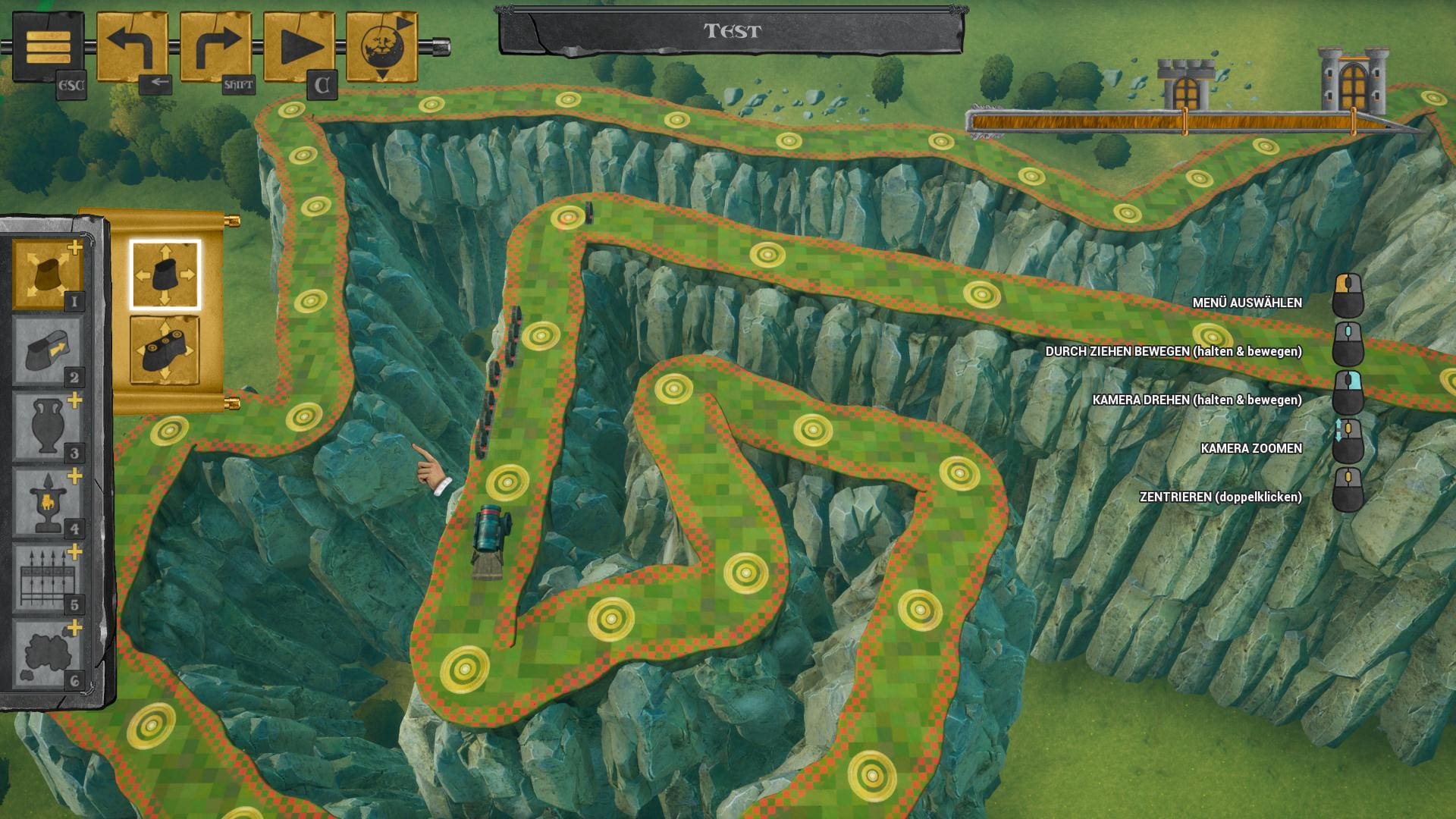Open the hamburger main menu

click(x=48, y=47)
